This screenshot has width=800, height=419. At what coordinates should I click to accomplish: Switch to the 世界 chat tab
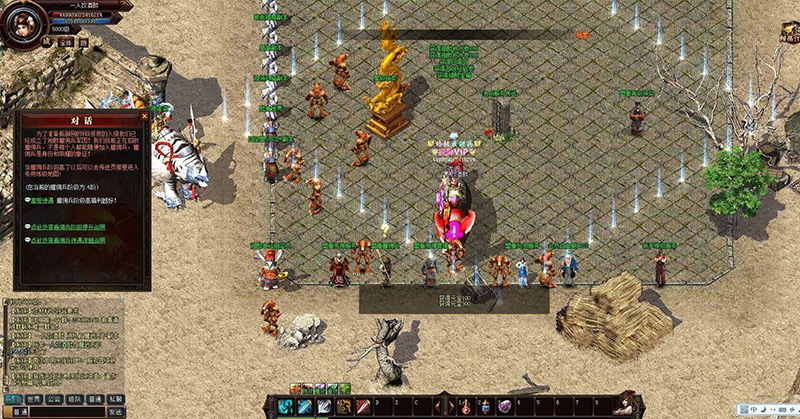[33, 397]
